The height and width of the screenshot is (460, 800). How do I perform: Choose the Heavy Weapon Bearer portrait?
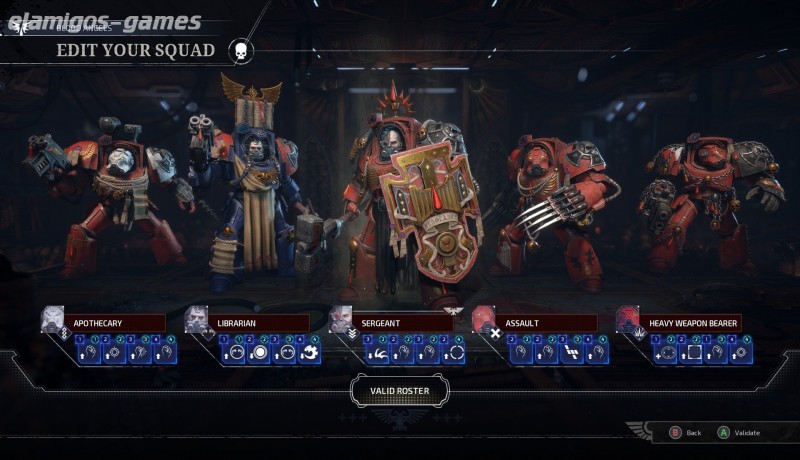click(x=628, y=319)
